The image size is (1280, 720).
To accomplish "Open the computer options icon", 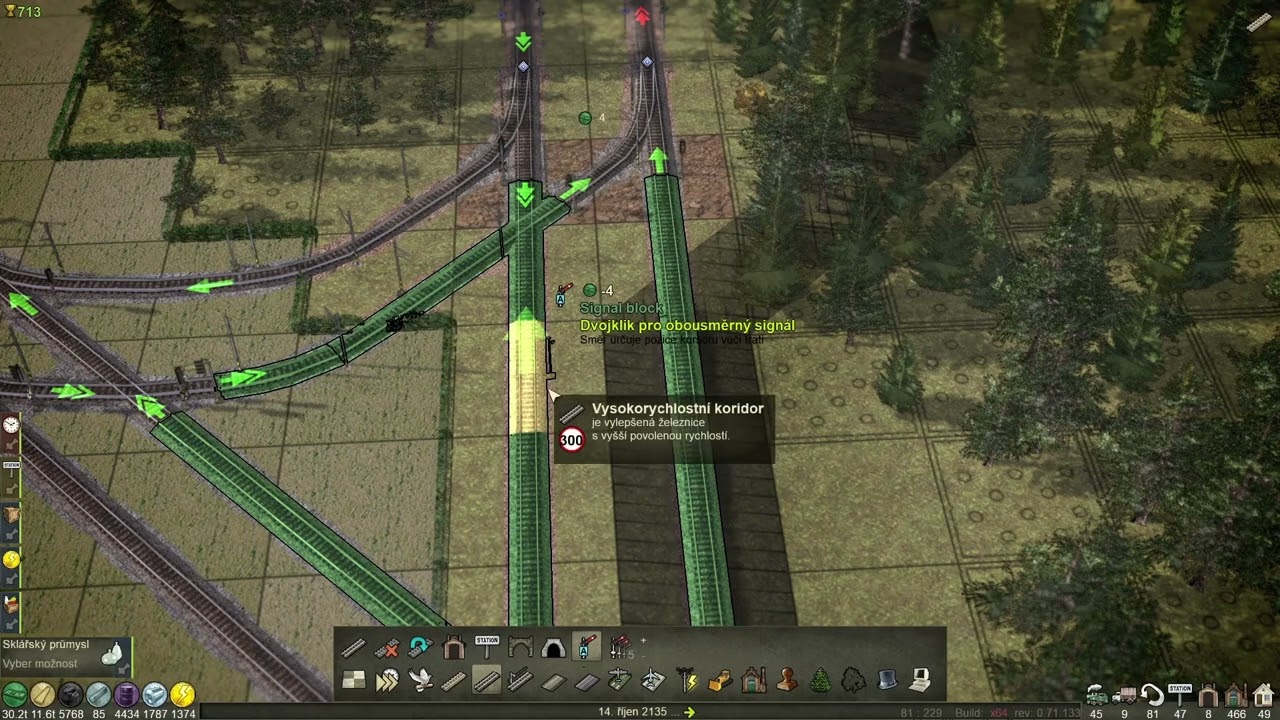I will [x=920, y=681].
